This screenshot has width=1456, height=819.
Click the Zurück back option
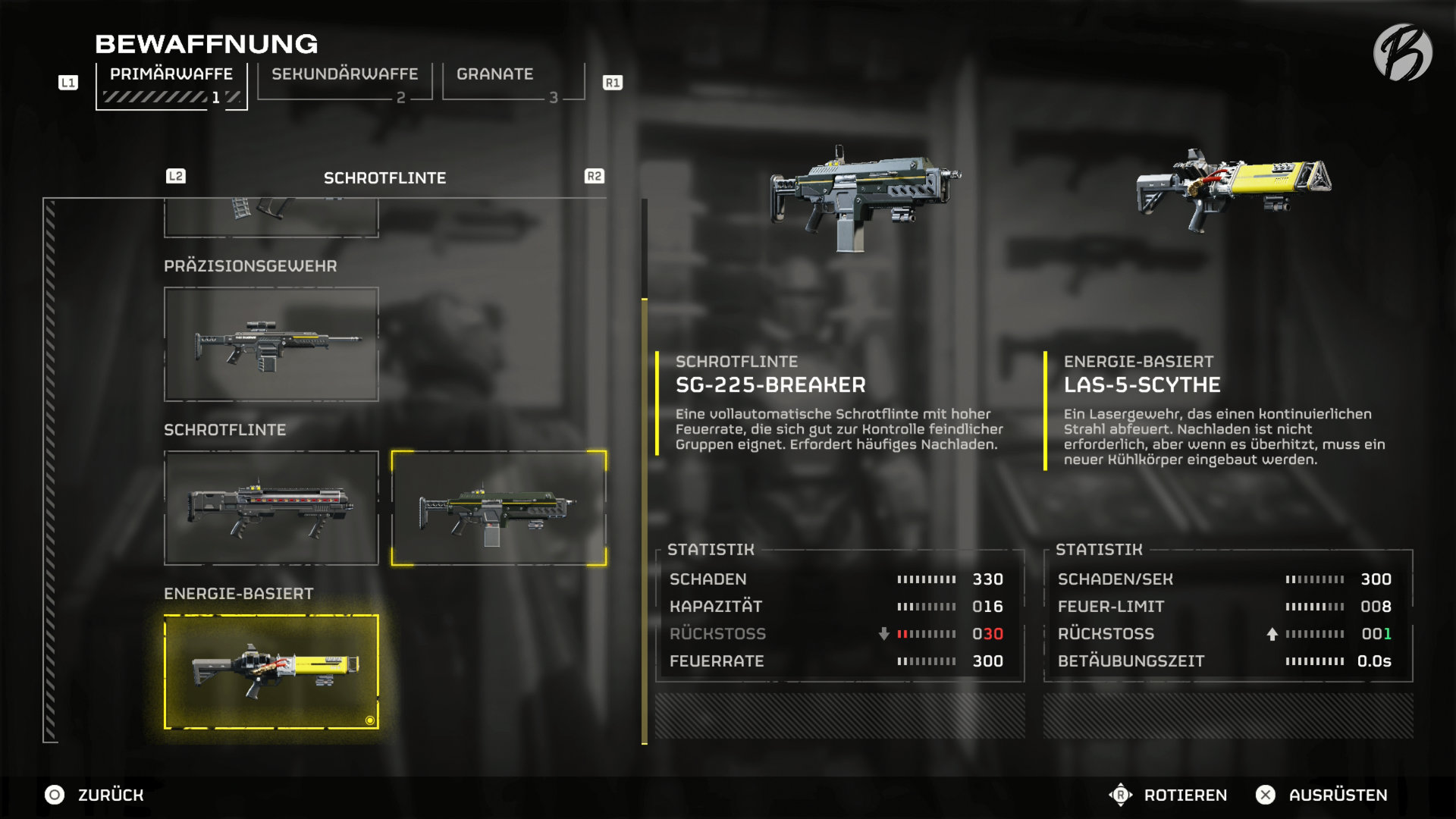(95, 795)
